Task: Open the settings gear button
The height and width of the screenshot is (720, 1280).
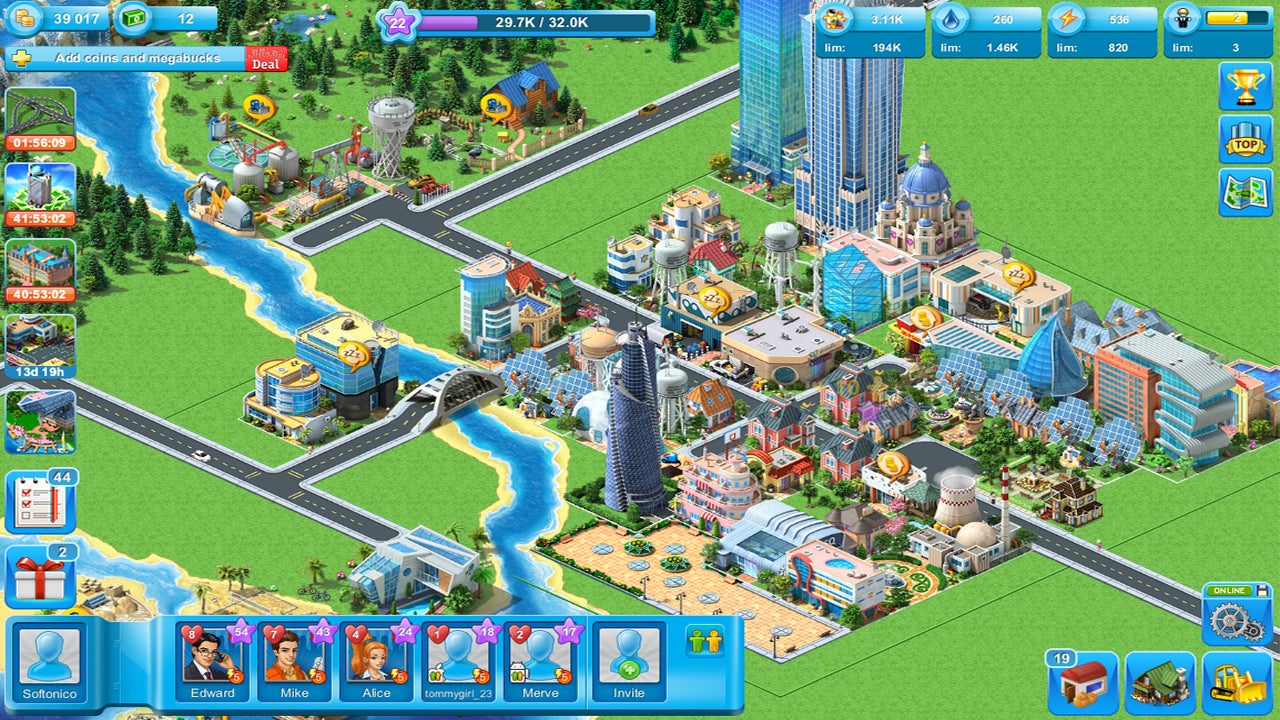Action: pyautogui.click(x=1236, y=618)
